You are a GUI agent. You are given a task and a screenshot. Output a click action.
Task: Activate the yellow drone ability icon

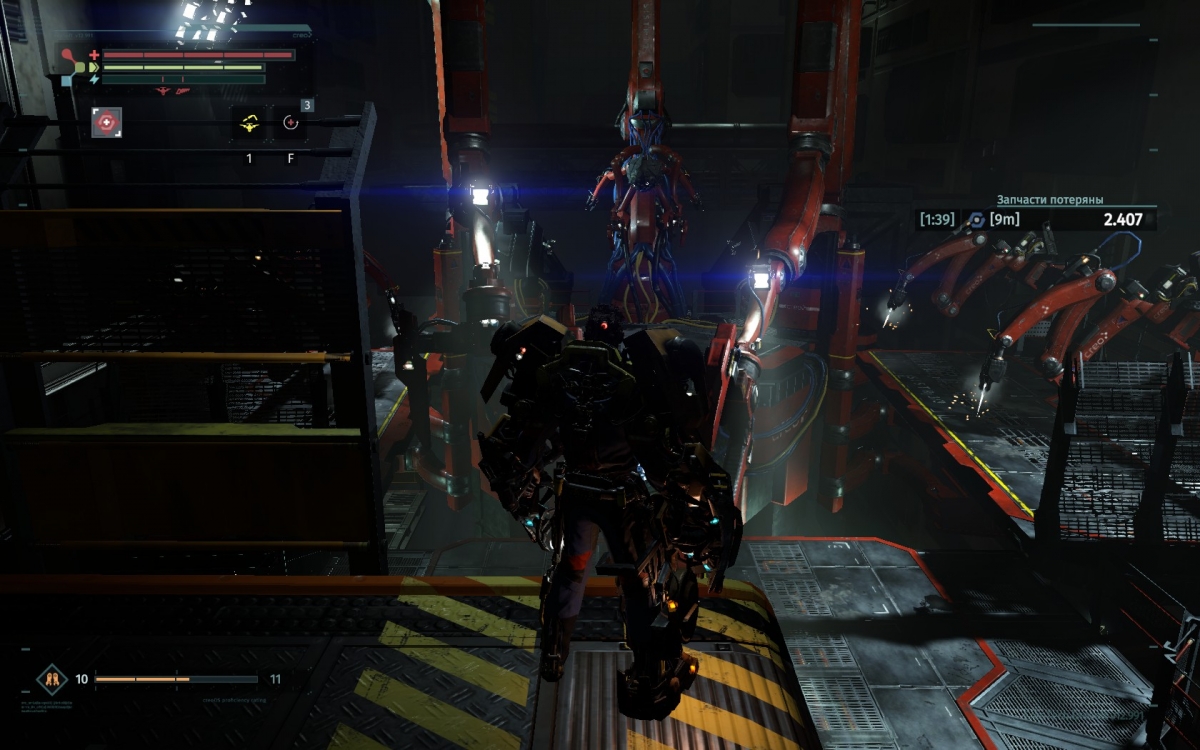[x=249, y=124]
